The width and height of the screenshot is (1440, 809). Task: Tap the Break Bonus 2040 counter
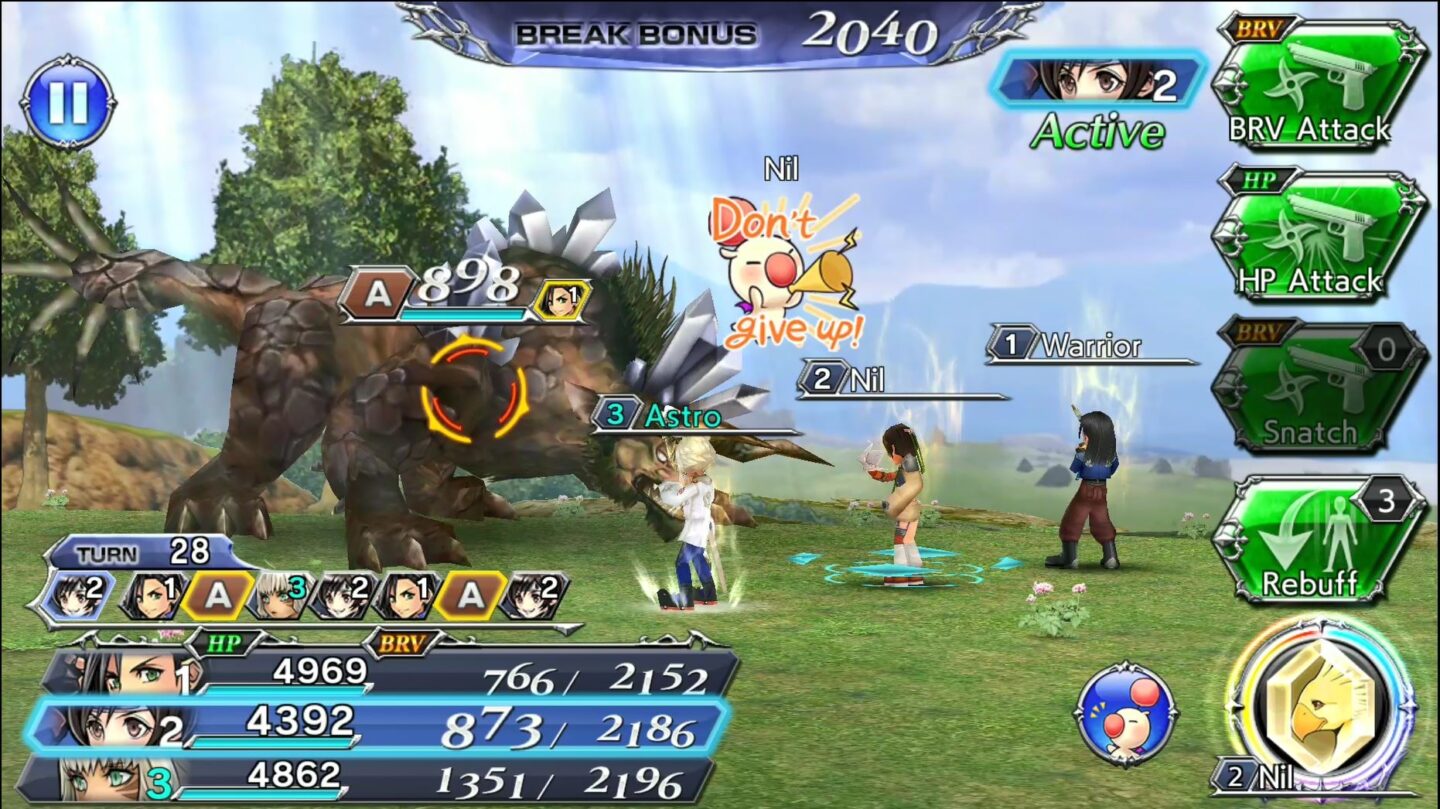[720, 32]
